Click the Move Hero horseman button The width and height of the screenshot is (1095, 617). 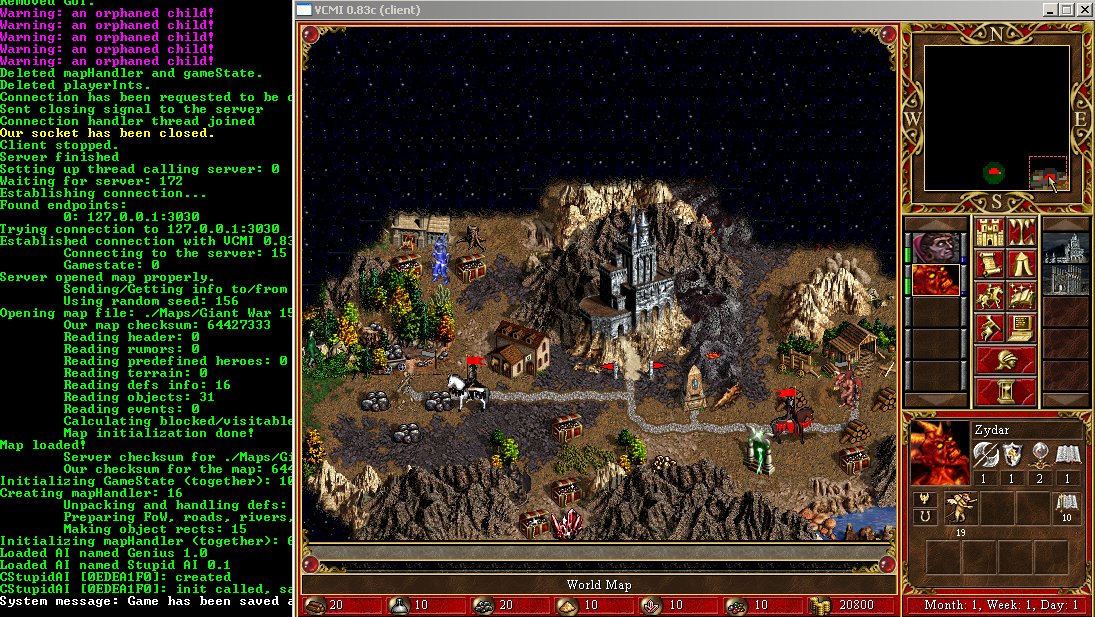[x=989, y=297]
